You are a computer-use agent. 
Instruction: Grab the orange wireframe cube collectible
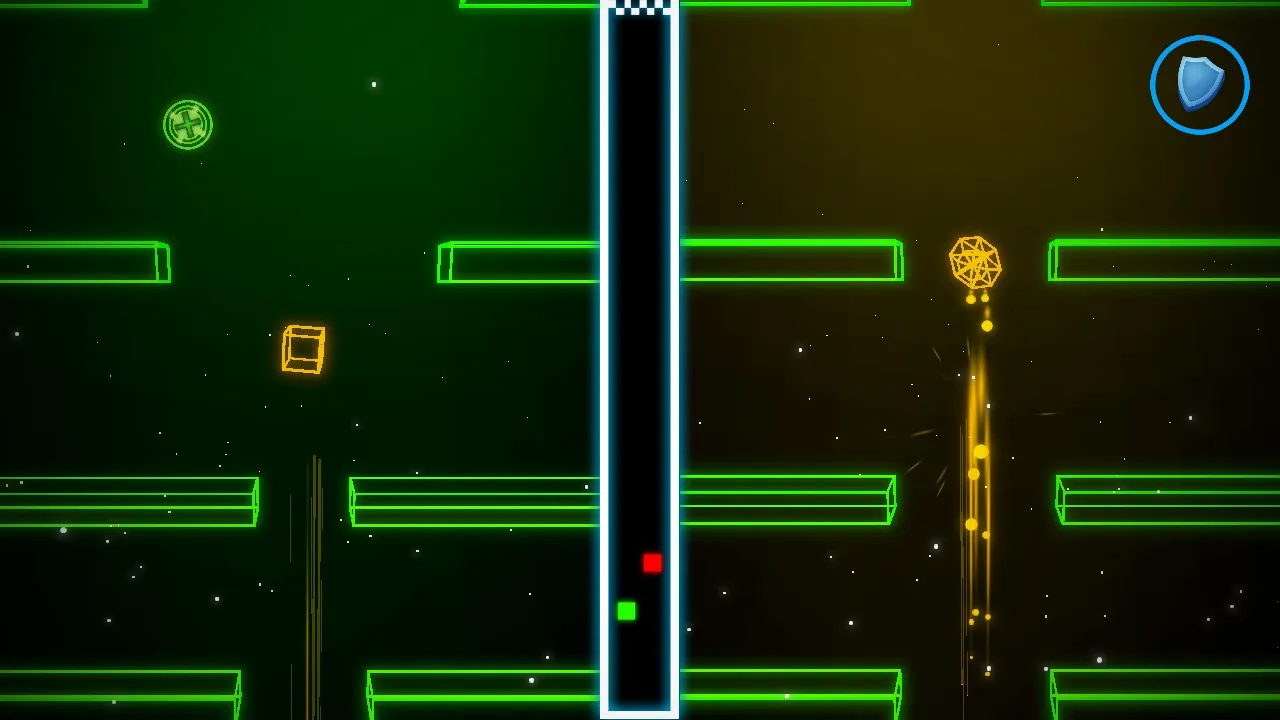[303, 349]
